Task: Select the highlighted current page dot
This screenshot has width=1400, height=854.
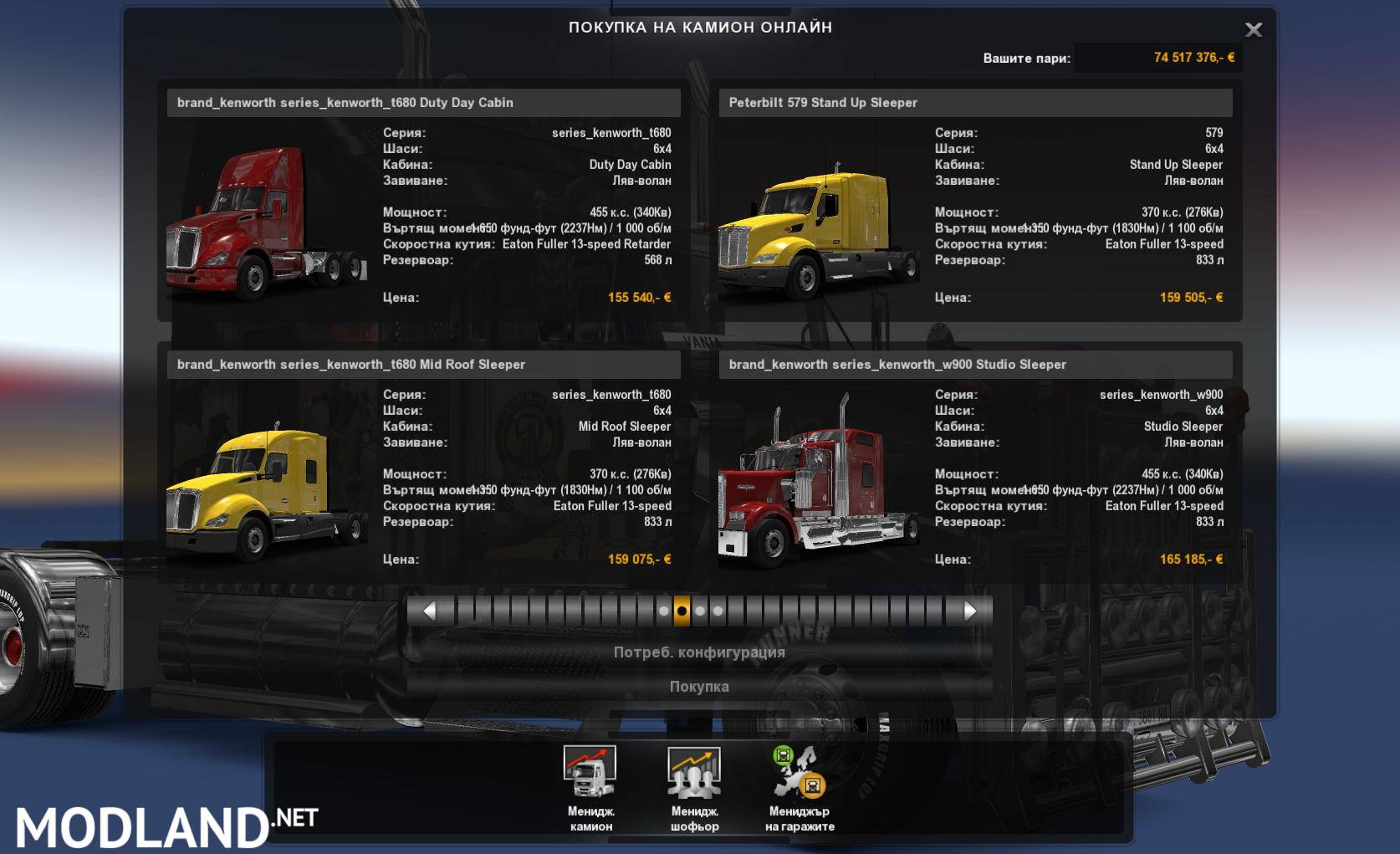Action: pyautogui.click(x=682, y=611)
